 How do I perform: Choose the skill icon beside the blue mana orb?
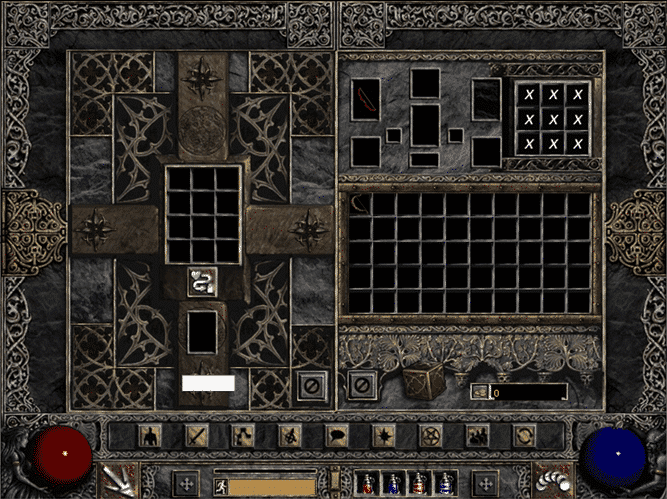(546, 479)
